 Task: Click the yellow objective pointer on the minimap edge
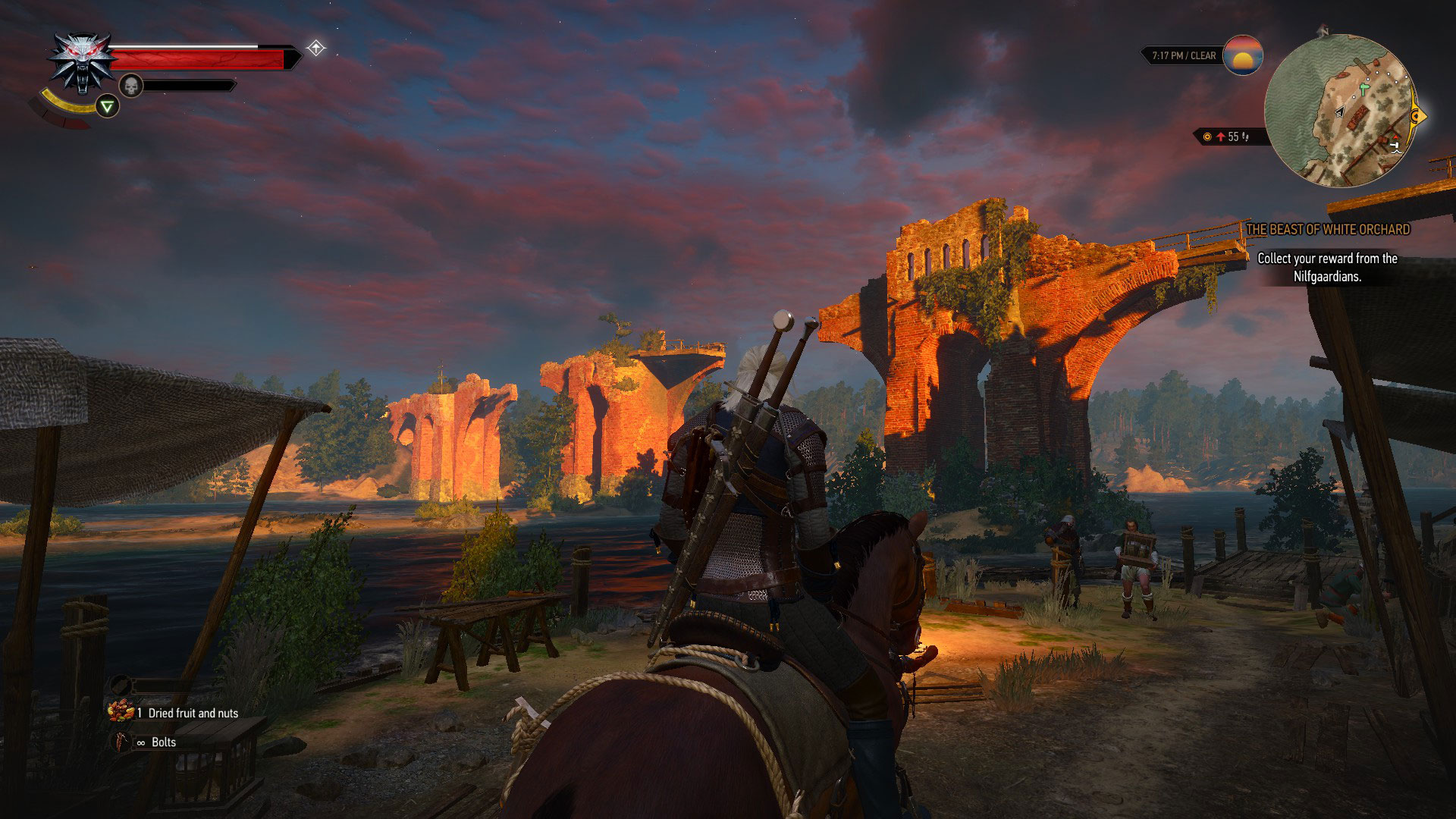[x=1417, y=117]
